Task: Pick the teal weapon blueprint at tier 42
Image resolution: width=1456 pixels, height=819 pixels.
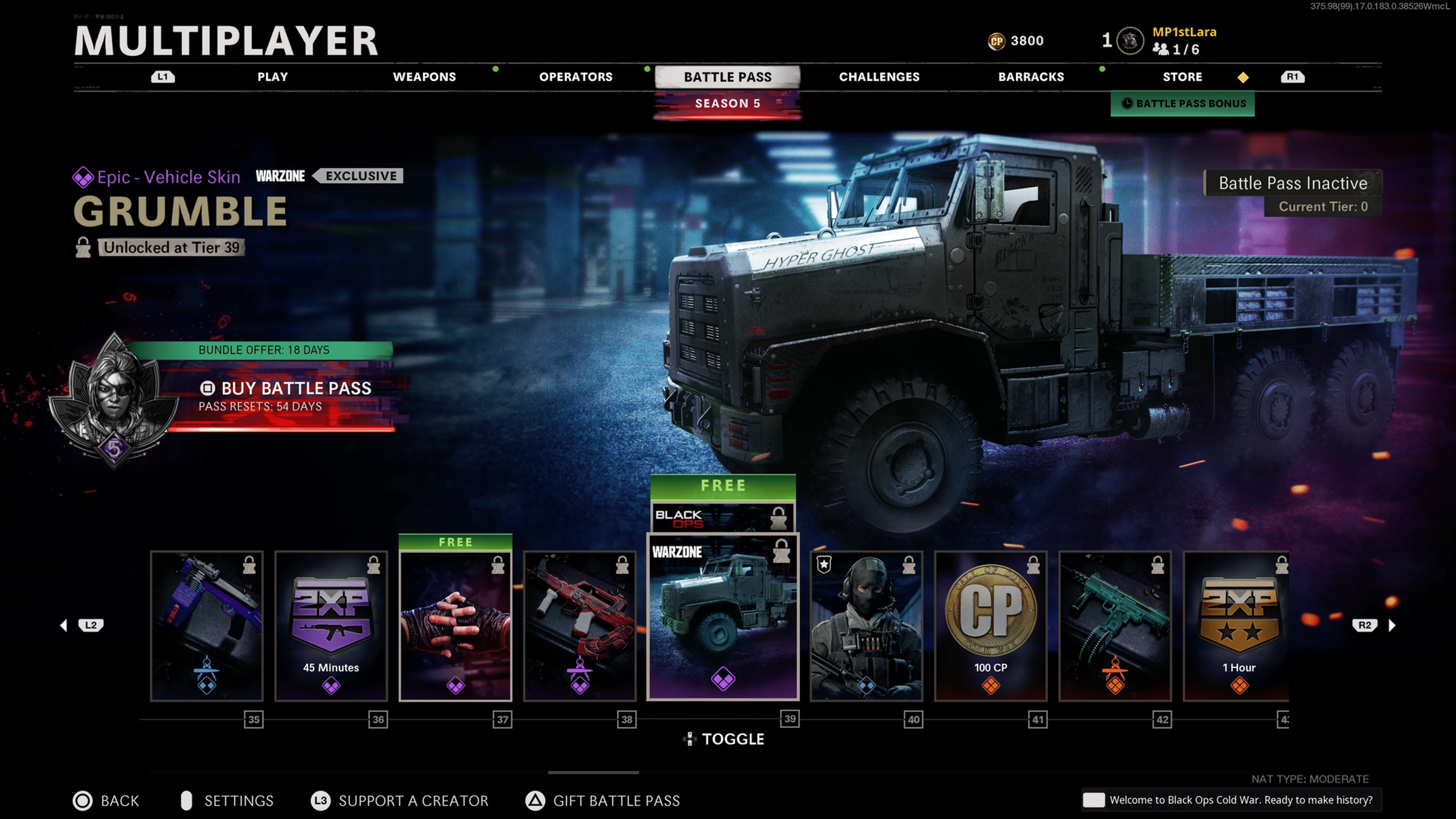Action: click(x=1115, y=626)
